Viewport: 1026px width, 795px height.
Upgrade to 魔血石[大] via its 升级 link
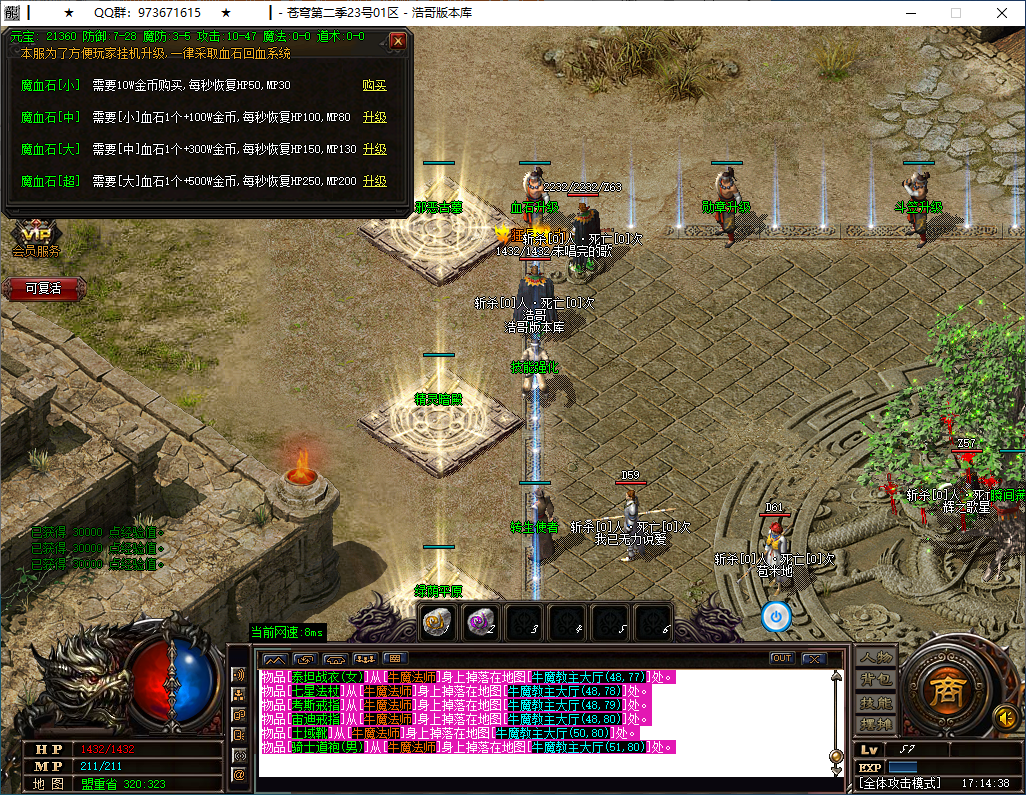[374, 149]
